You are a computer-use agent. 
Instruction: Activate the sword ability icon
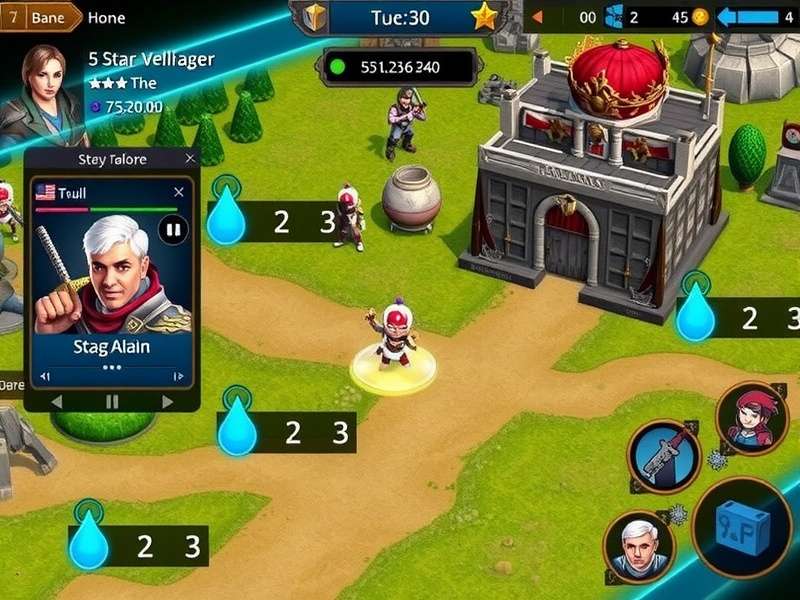(663, 456)
